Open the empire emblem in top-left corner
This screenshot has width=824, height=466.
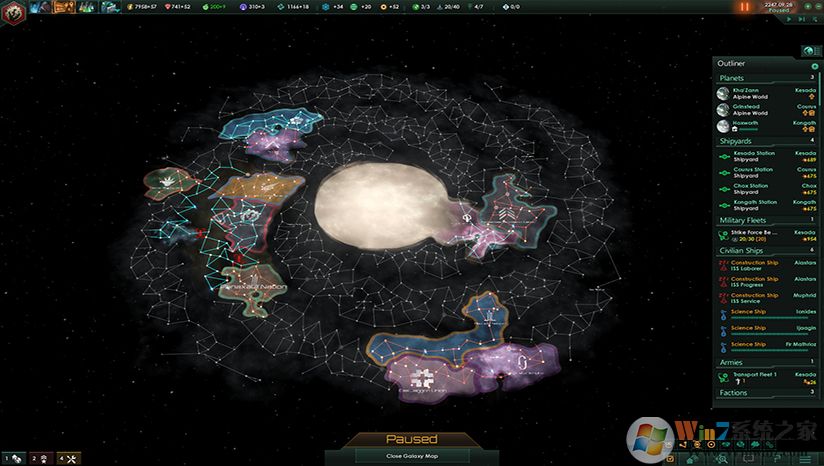pos(13,8)
